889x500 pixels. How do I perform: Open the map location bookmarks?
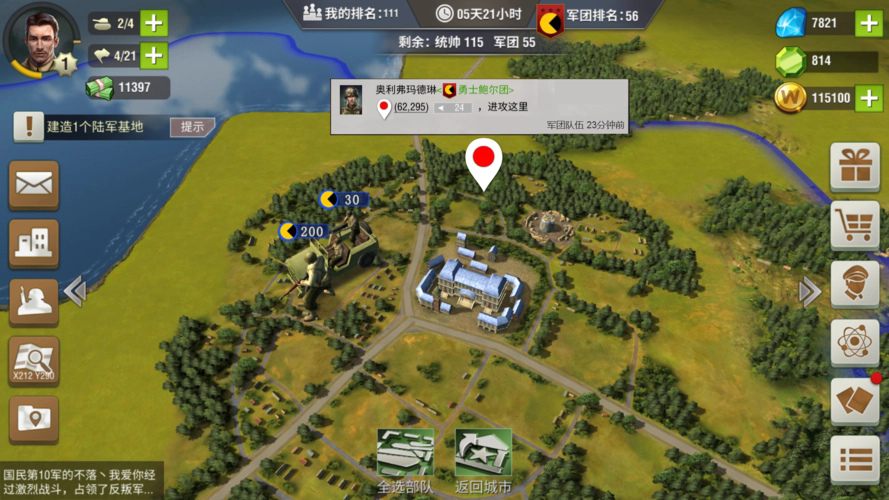point(34,420)
